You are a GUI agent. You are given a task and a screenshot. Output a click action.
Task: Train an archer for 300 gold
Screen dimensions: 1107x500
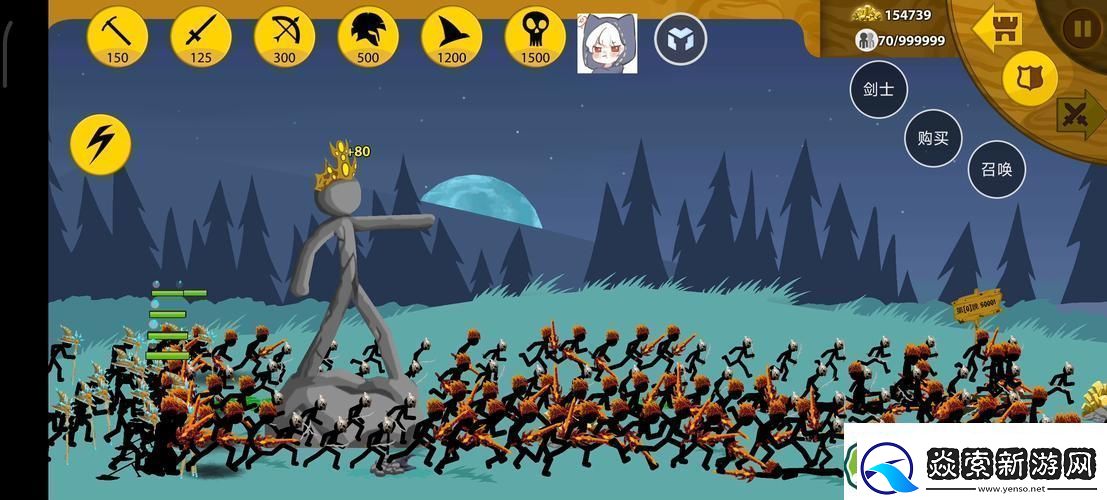[x=284, y=36]
